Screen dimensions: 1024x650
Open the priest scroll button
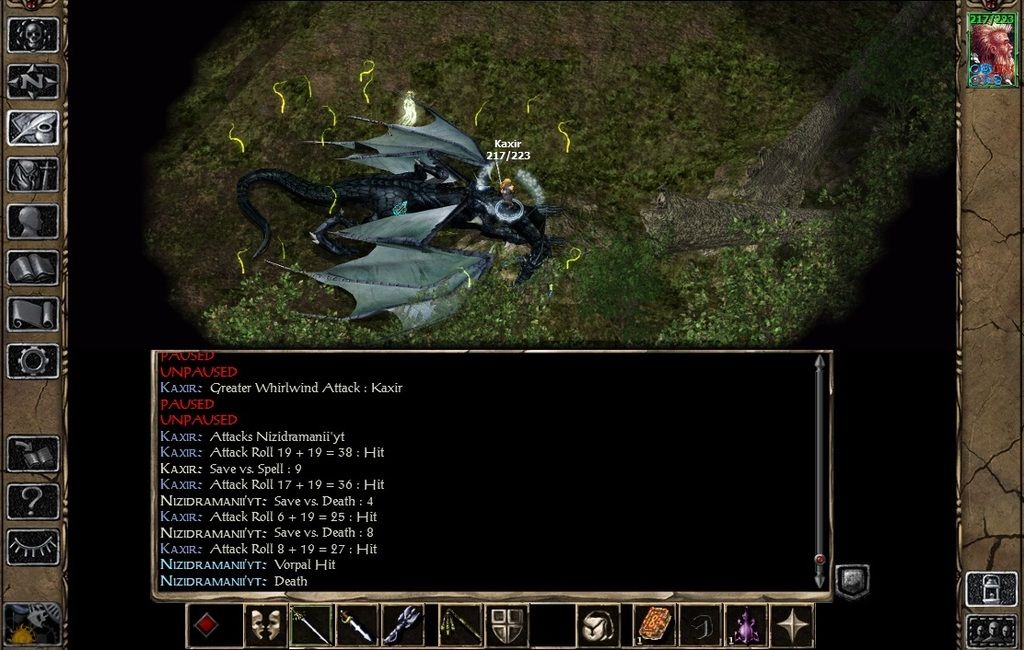point(33,314)
